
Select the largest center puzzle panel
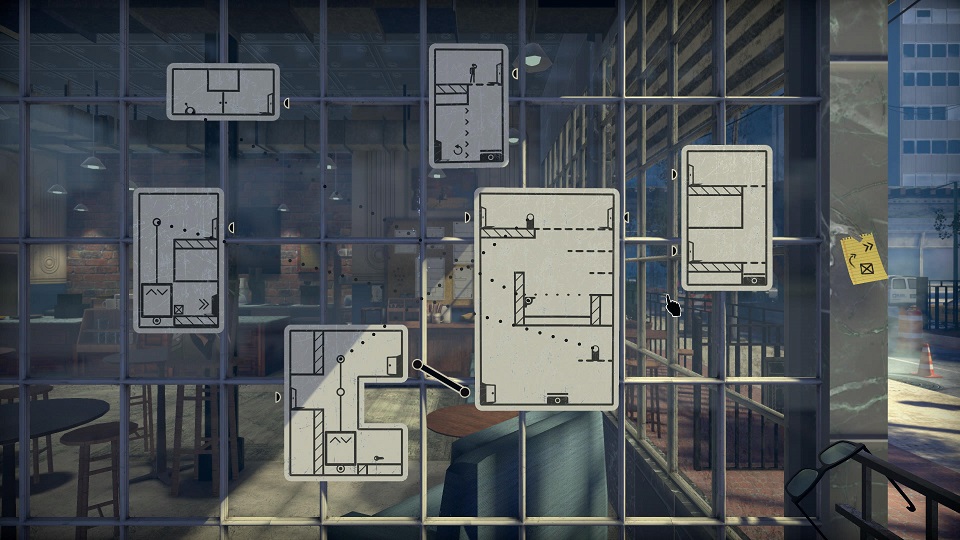546,298
